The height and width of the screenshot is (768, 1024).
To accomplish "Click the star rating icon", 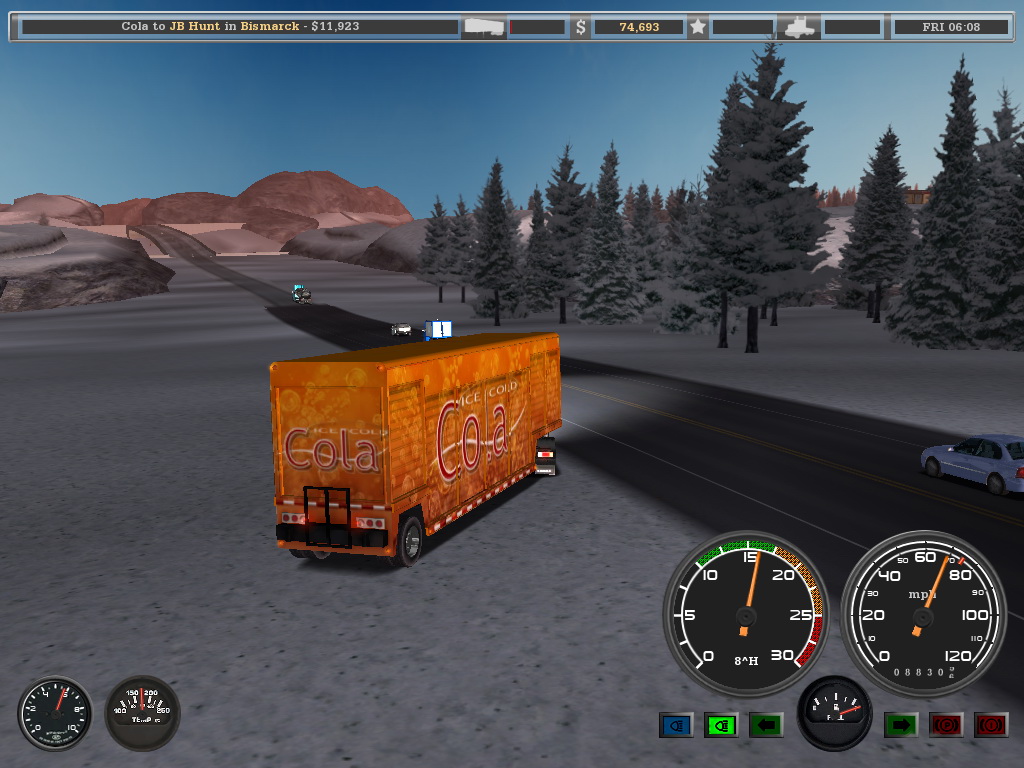I will click(698, 27).
